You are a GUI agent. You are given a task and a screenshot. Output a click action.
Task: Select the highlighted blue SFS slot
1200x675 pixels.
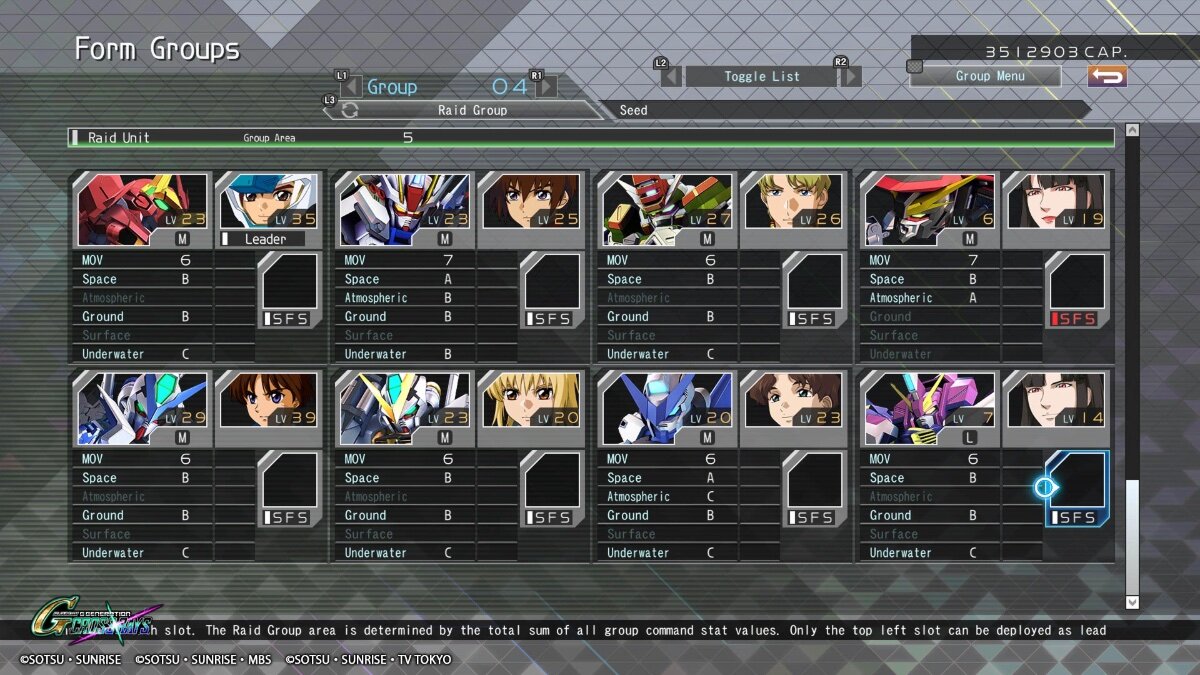pos(1077,488)
